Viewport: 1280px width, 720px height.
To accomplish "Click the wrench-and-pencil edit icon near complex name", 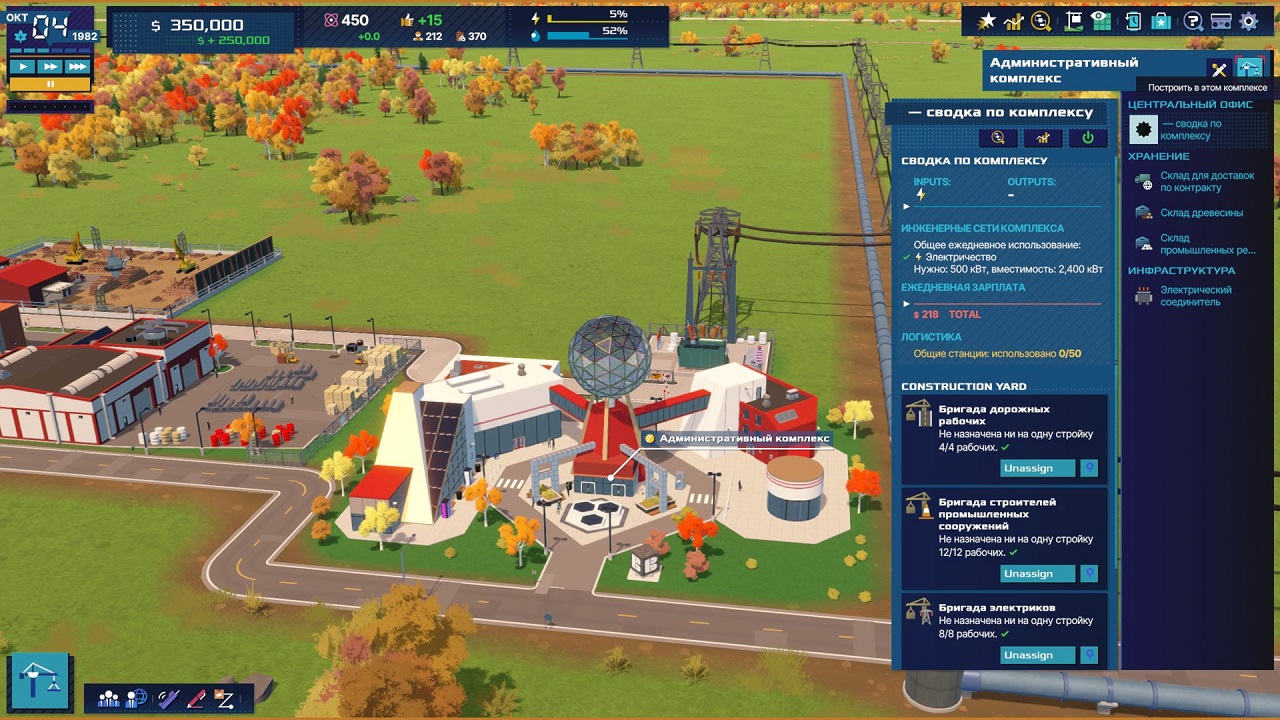I will pyautogui.click(x=1218, y=70).
